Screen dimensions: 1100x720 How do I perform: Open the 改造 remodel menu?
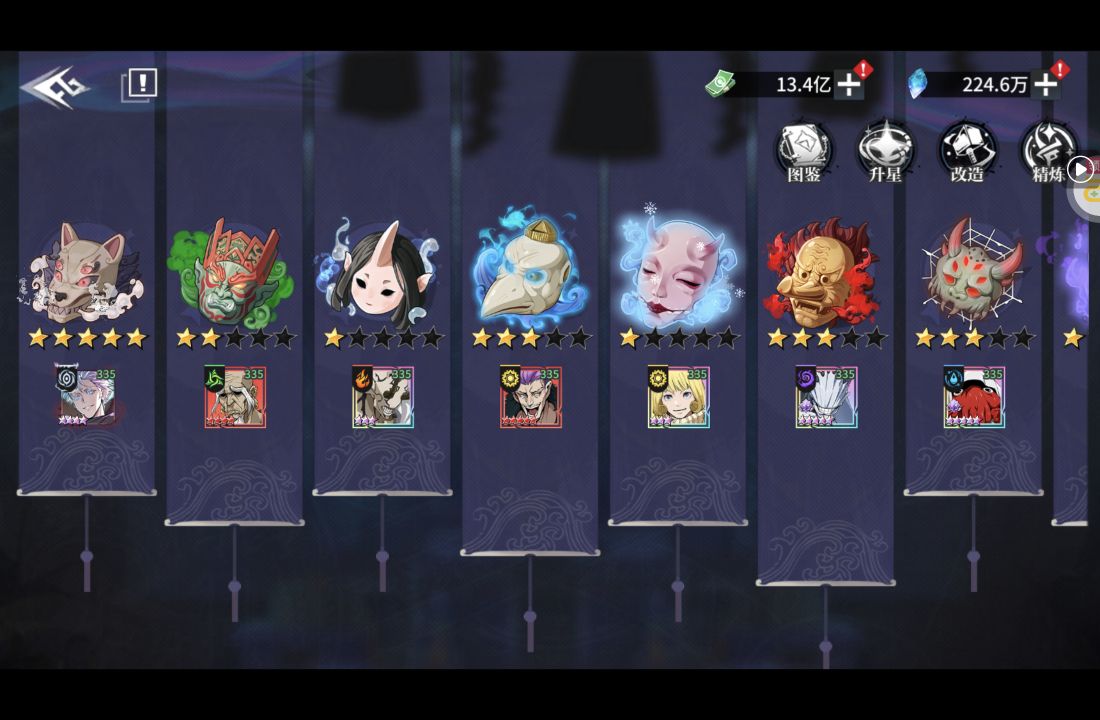[966, 151]
